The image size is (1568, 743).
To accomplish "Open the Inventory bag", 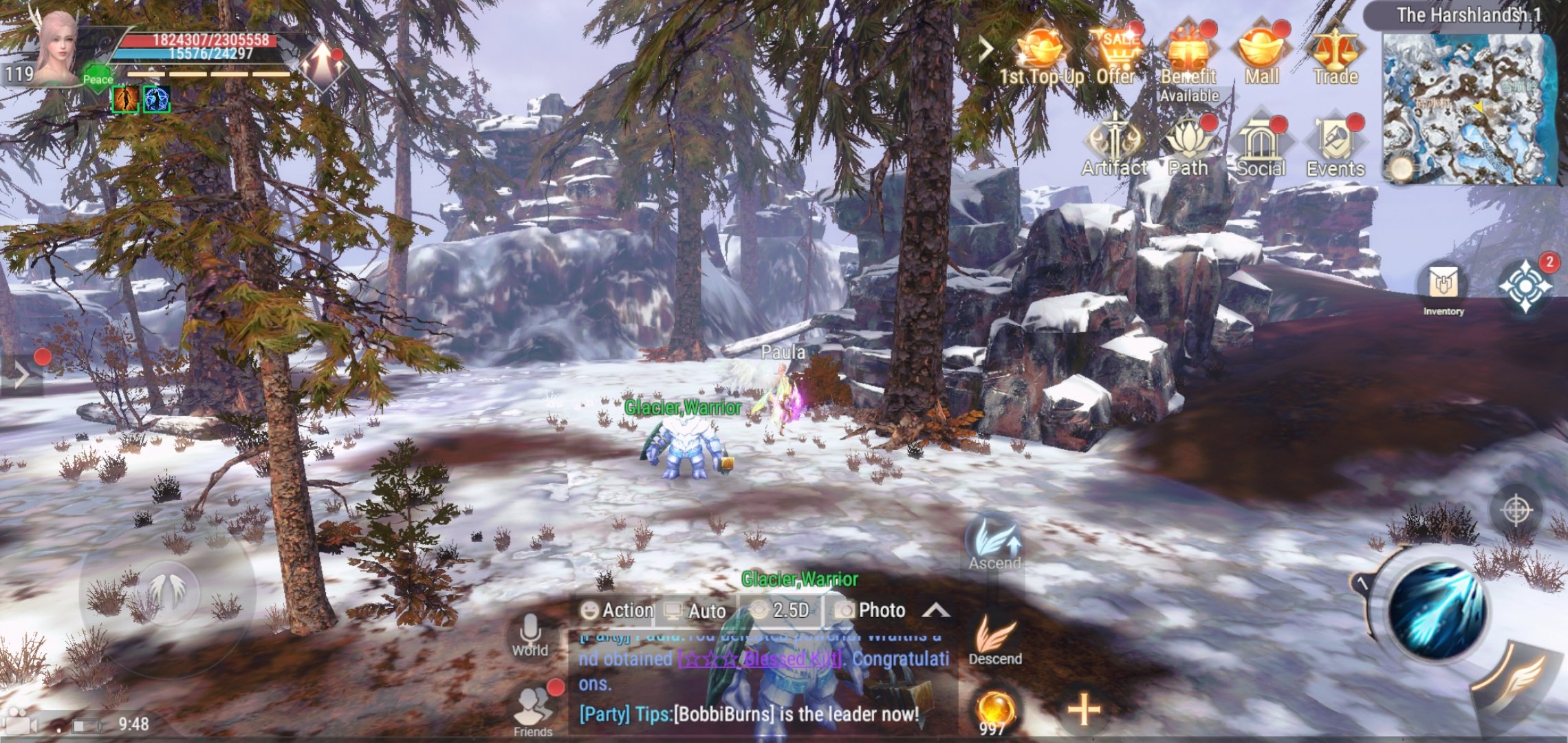I will click(1443, 288).
